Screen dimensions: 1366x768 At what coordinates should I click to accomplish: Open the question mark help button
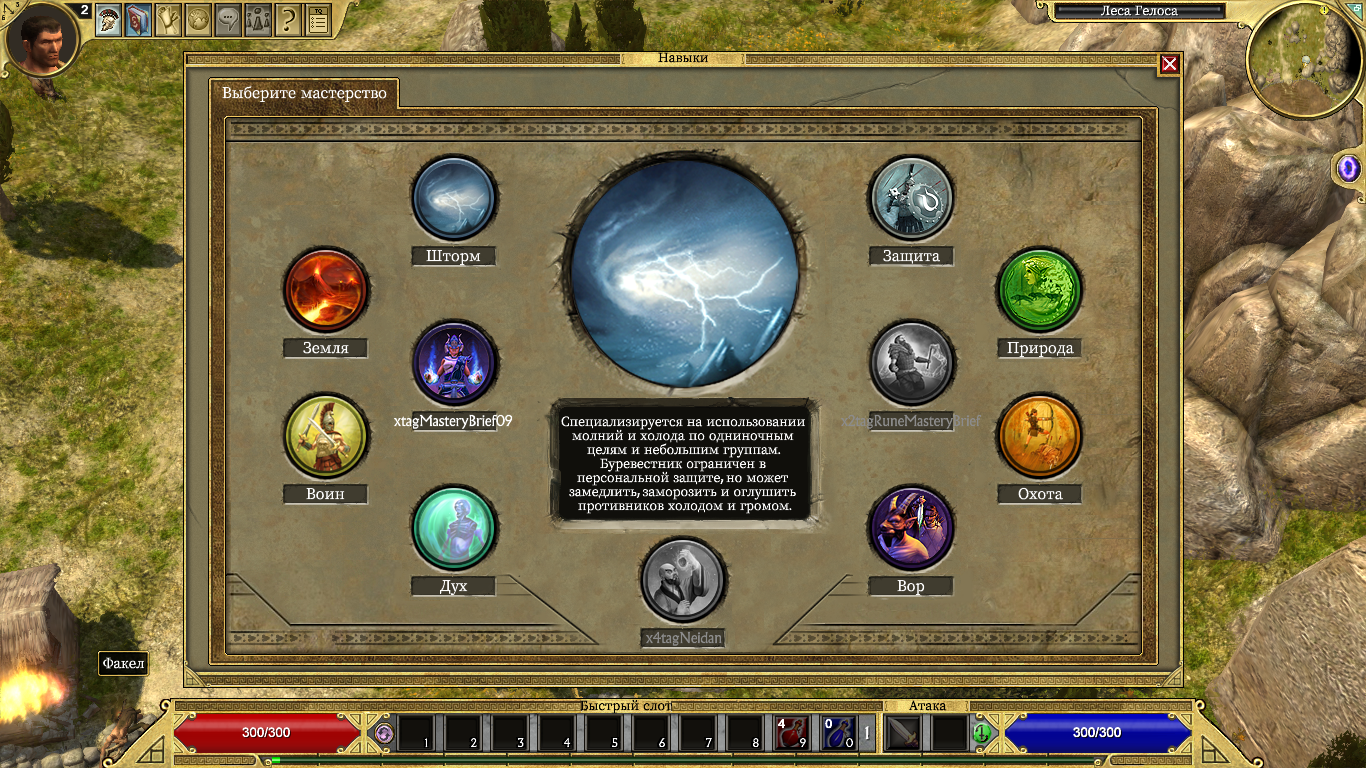click(289, 19)
